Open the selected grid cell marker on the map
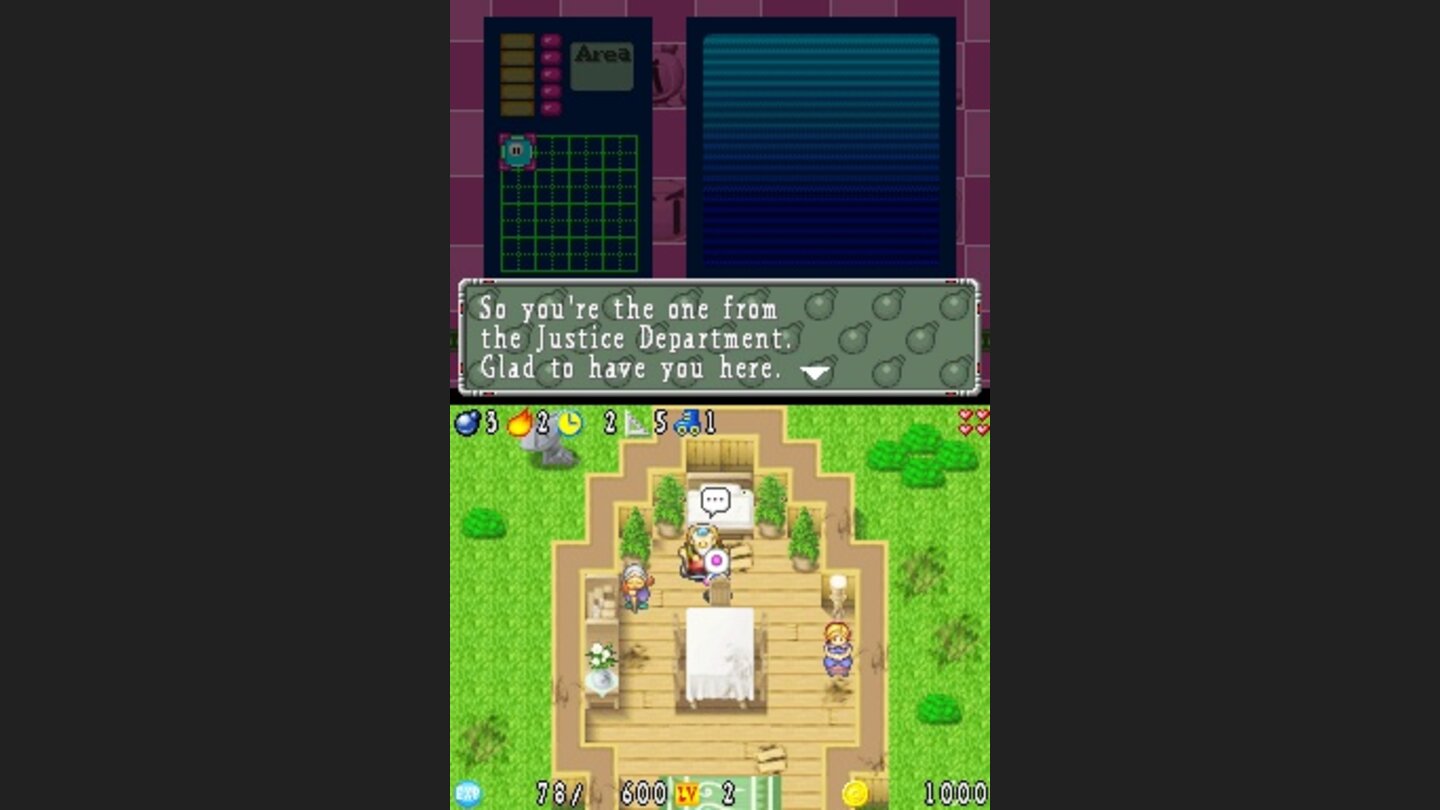This screenshot has height=810, width=1440. 516,150
